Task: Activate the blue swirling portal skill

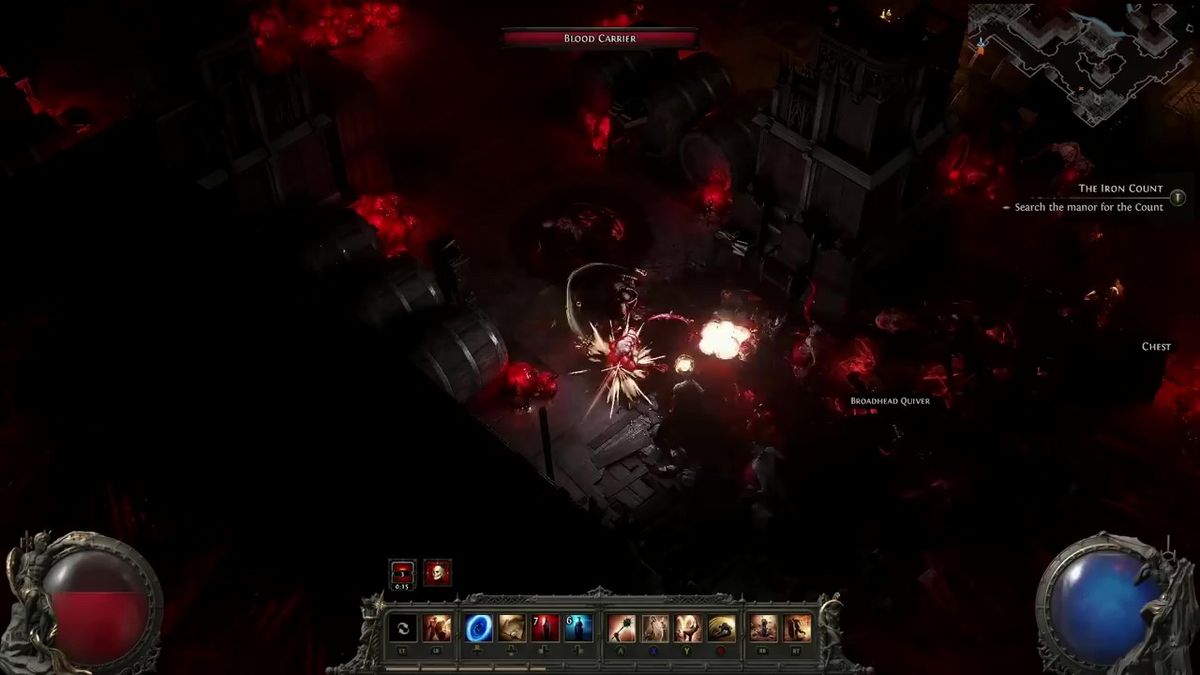Action: [x=479, y=628]
